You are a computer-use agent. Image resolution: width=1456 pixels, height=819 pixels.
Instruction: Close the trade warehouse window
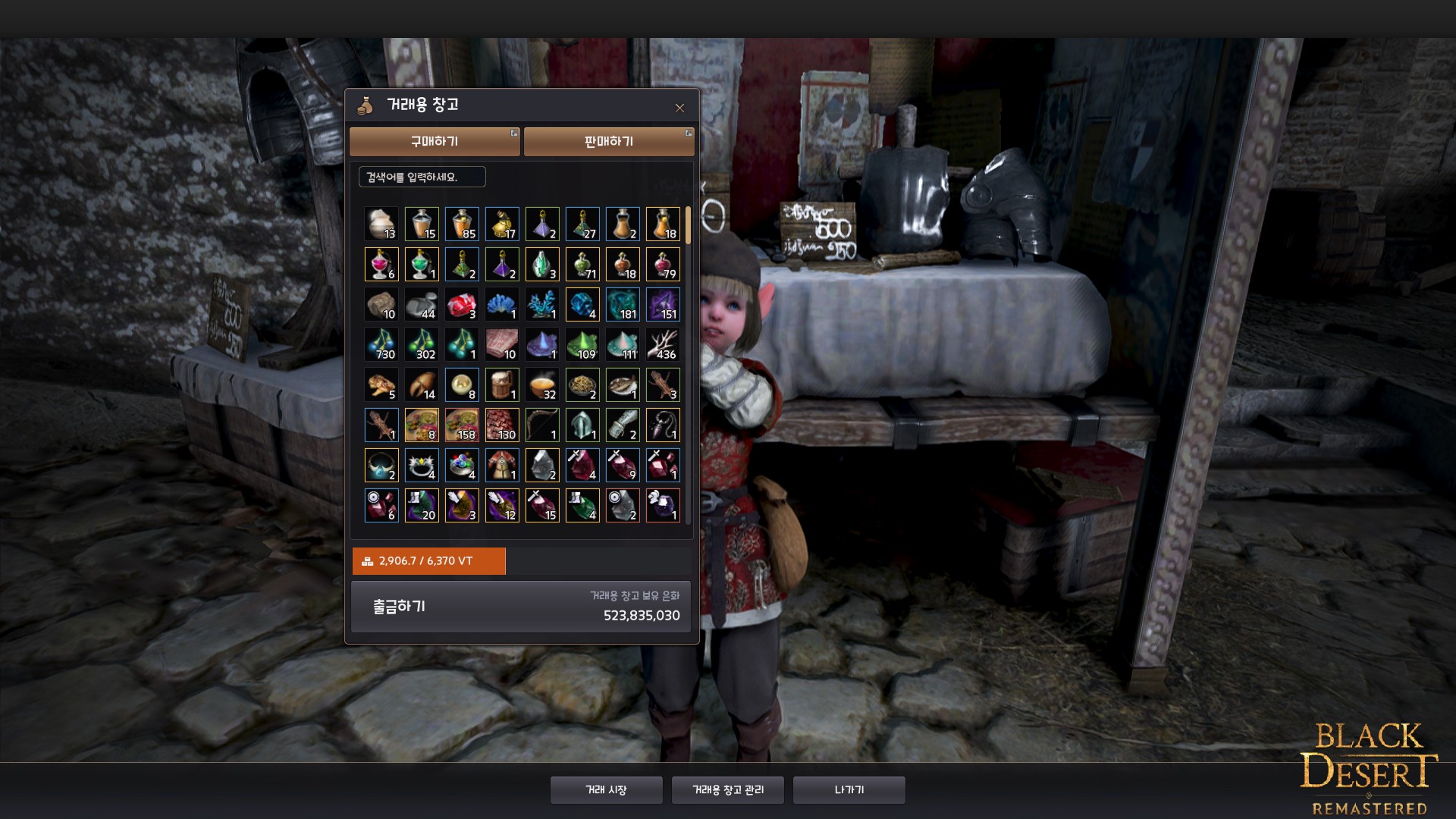[x=679, y=108]
